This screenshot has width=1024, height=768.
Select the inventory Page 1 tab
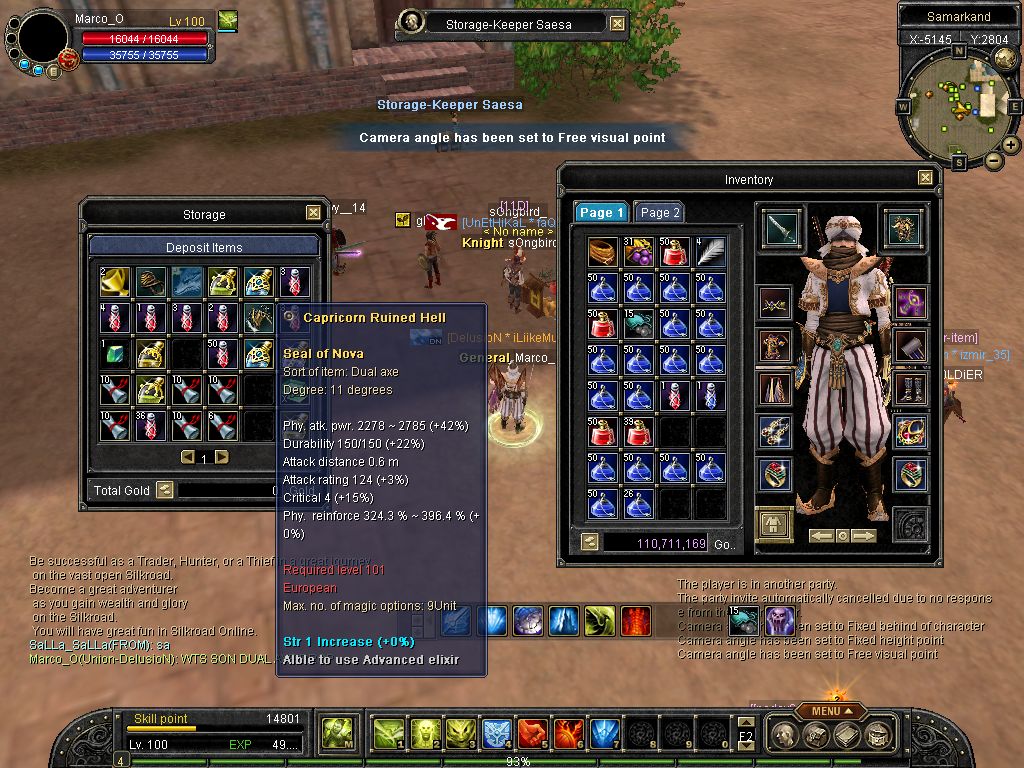[x=602, y=213]
